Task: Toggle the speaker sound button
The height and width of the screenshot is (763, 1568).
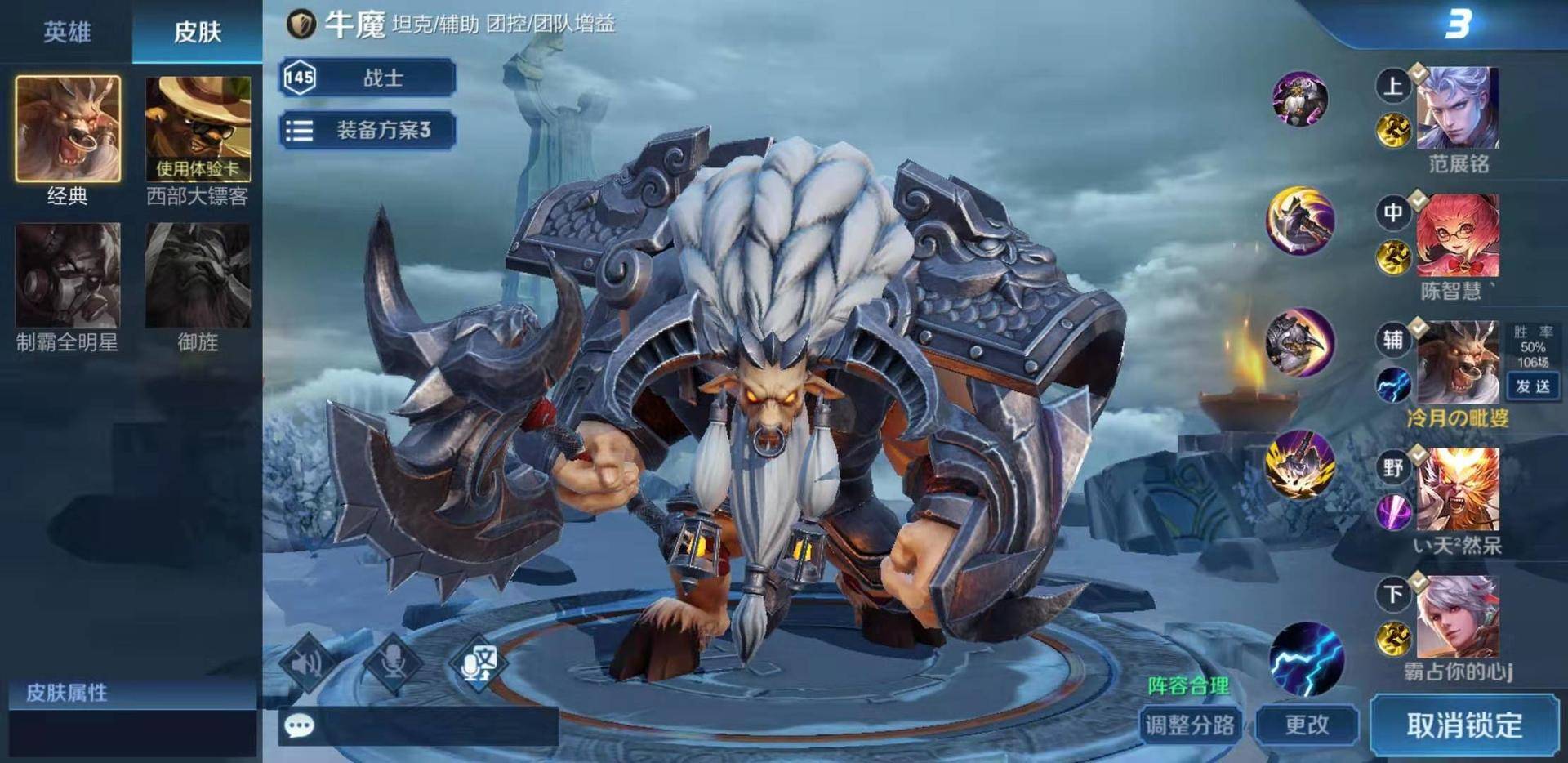Action: (307, 663)
